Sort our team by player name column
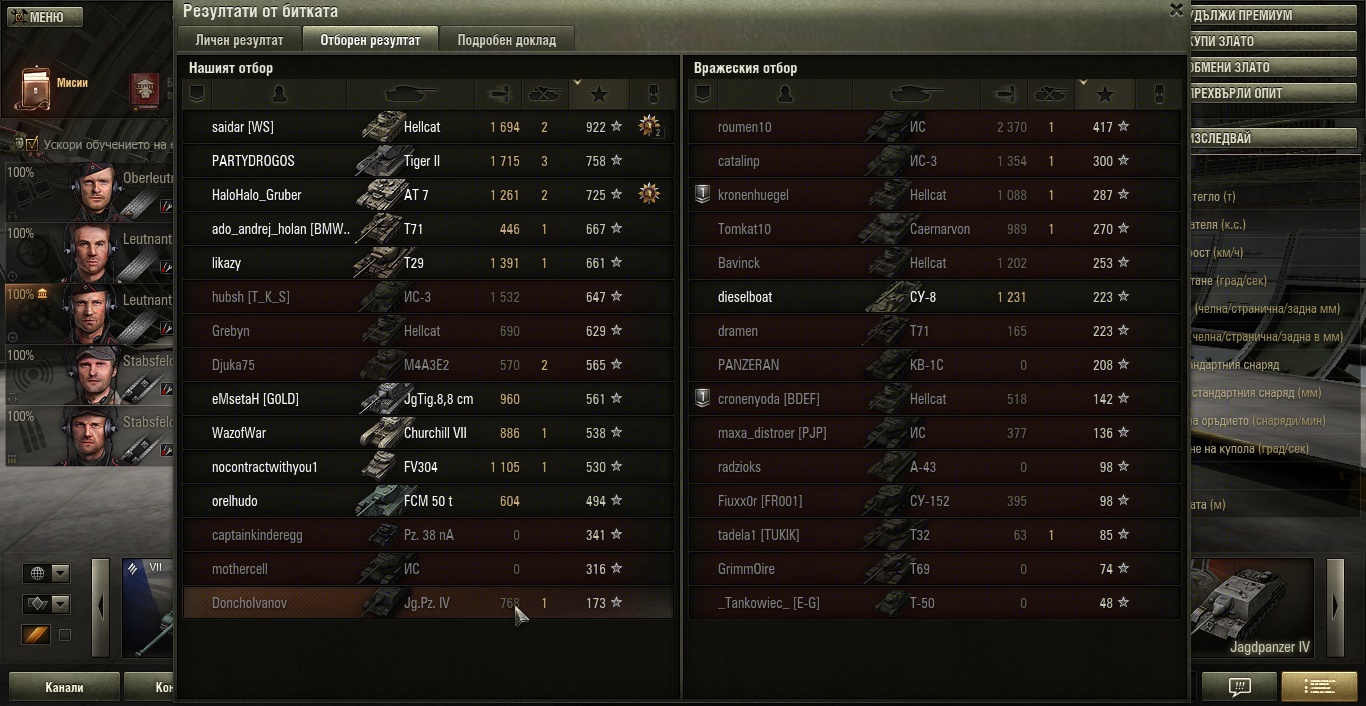Viewport: 1366px width, 706px height. coord(279,94)
